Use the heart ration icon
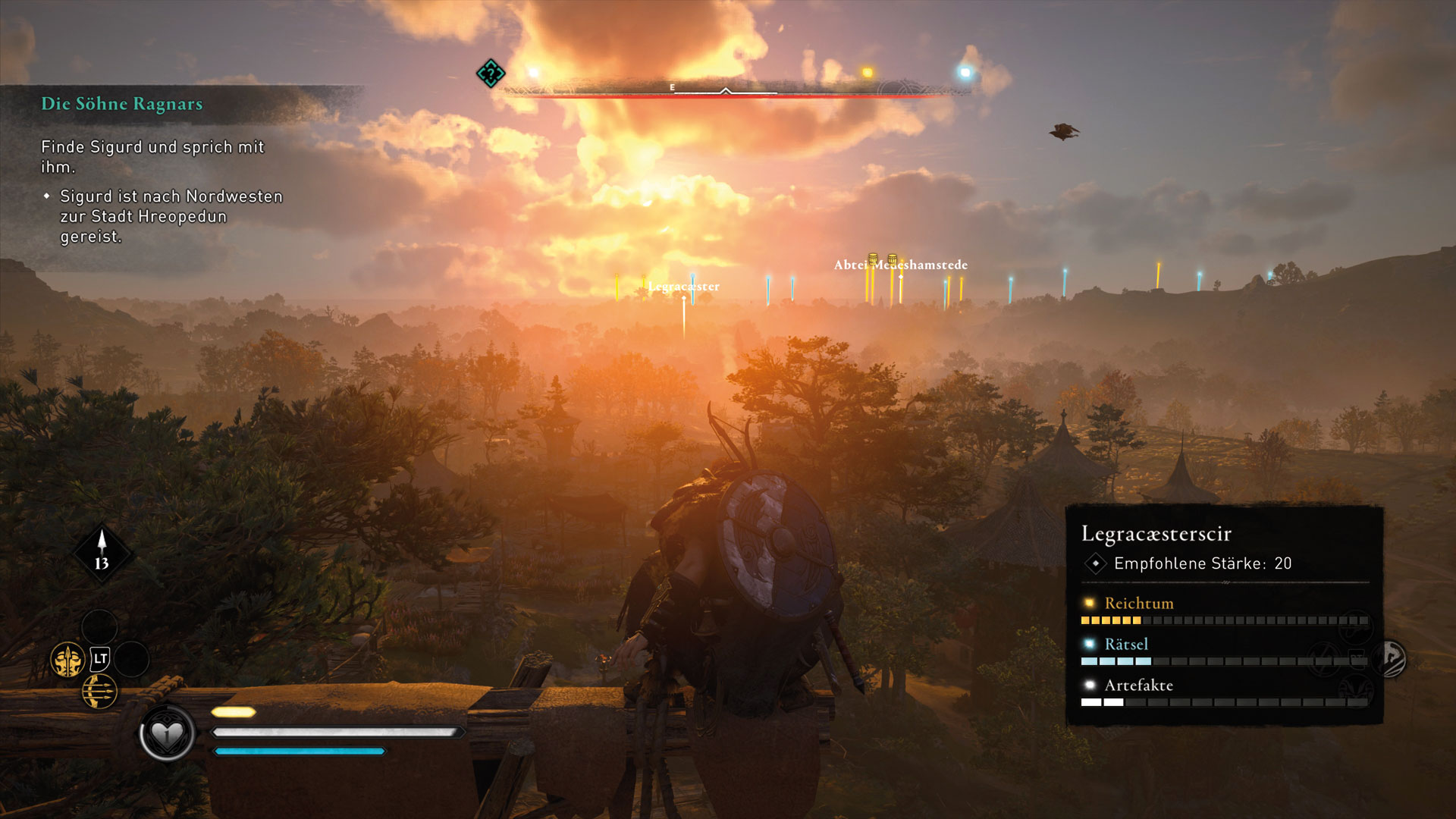Screen dimensions: 1456x819 (167, 733)
